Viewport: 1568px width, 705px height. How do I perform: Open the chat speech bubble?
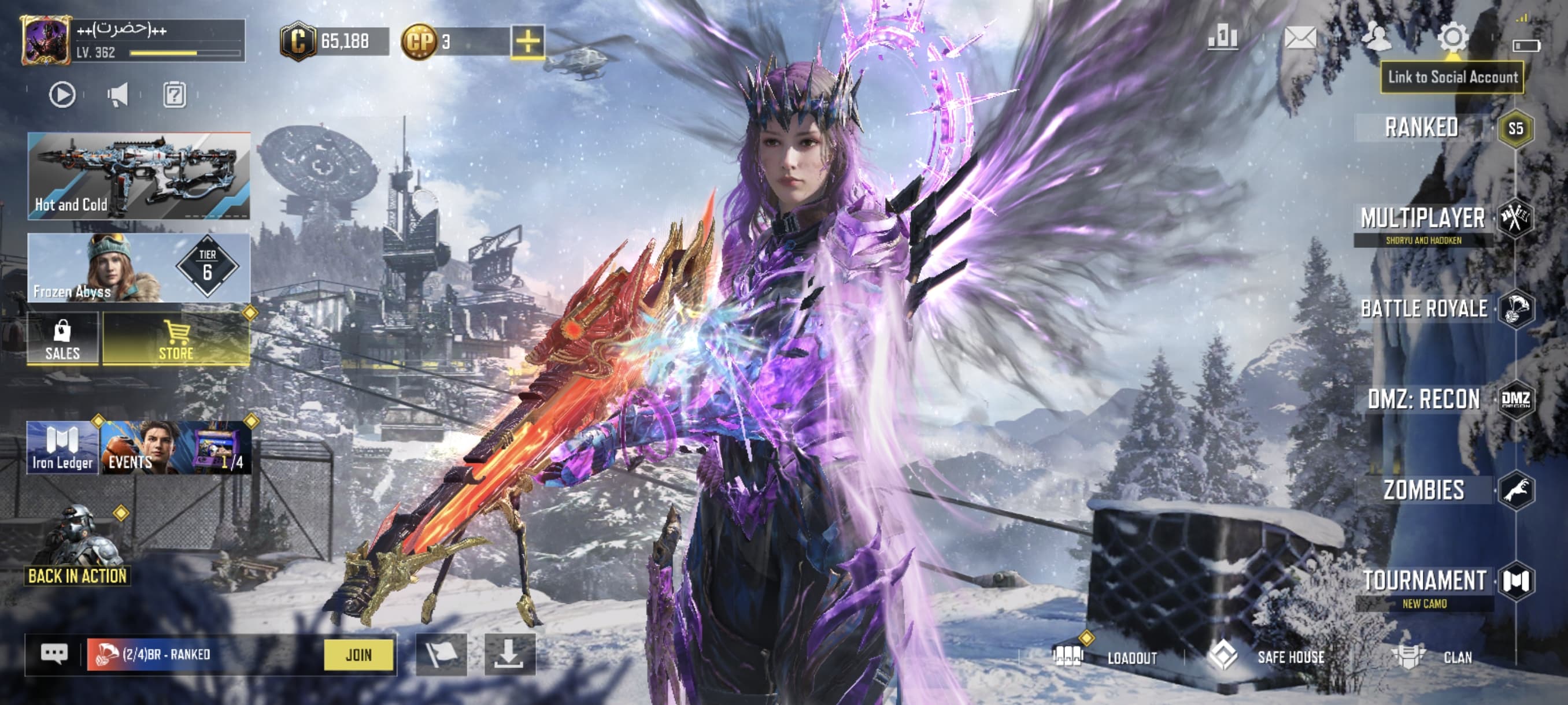pyautogui.click(x=54, y=655)
